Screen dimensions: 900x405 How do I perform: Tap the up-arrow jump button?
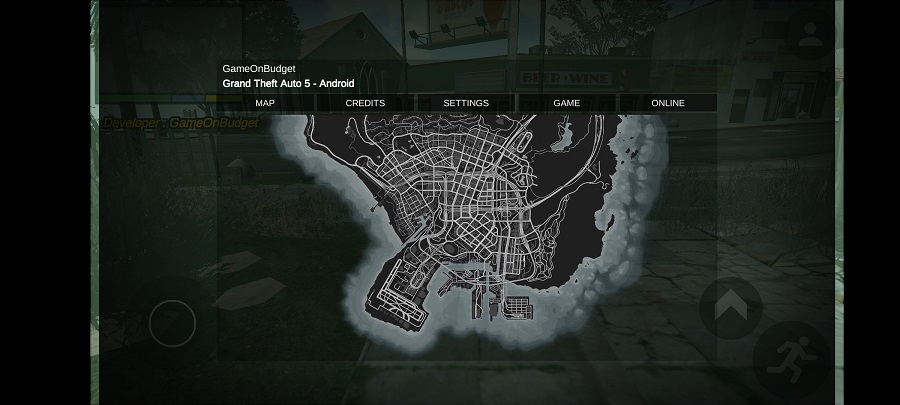coord(730,306)
